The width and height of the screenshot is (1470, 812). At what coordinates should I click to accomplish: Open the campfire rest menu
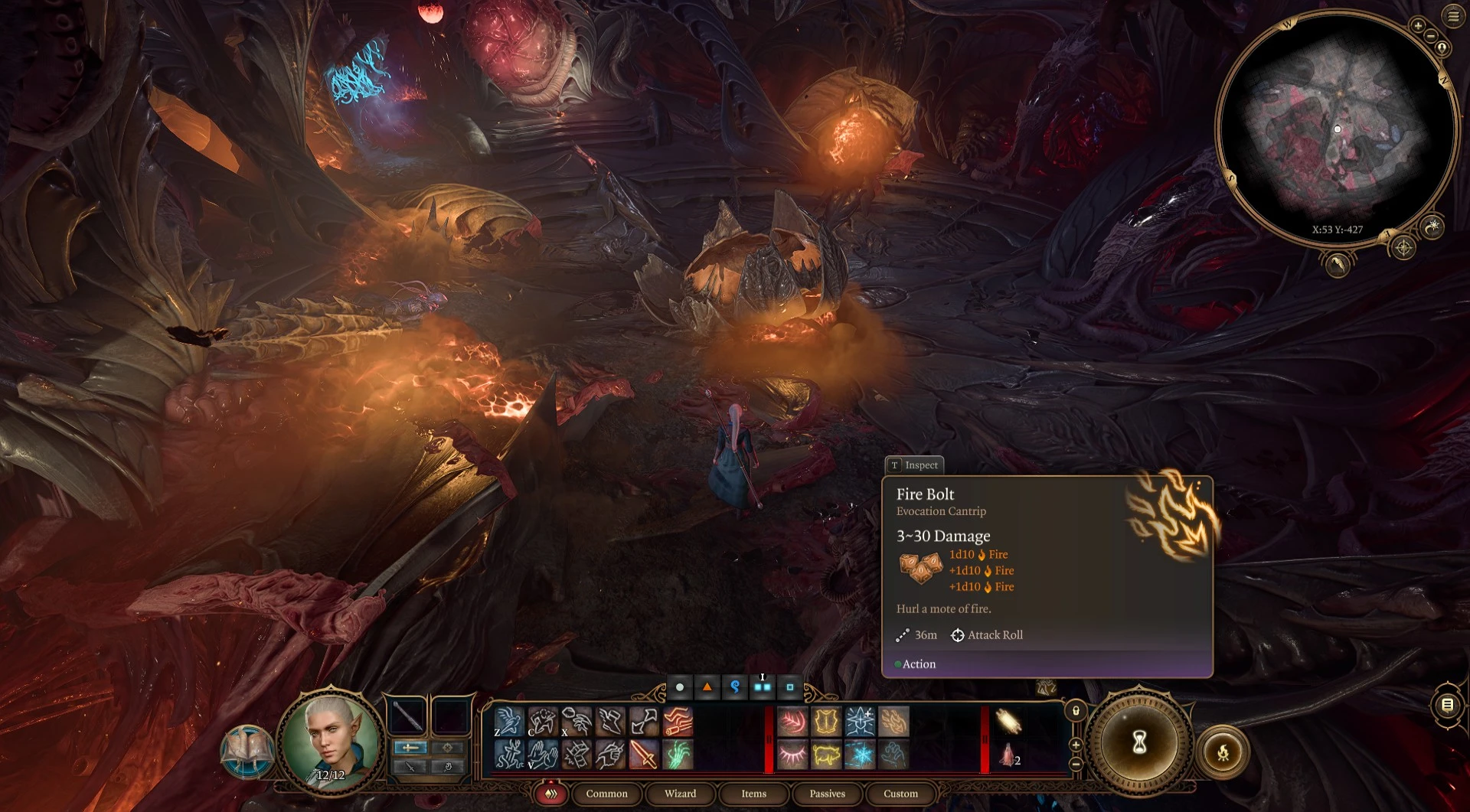(x=1223, y=752)
